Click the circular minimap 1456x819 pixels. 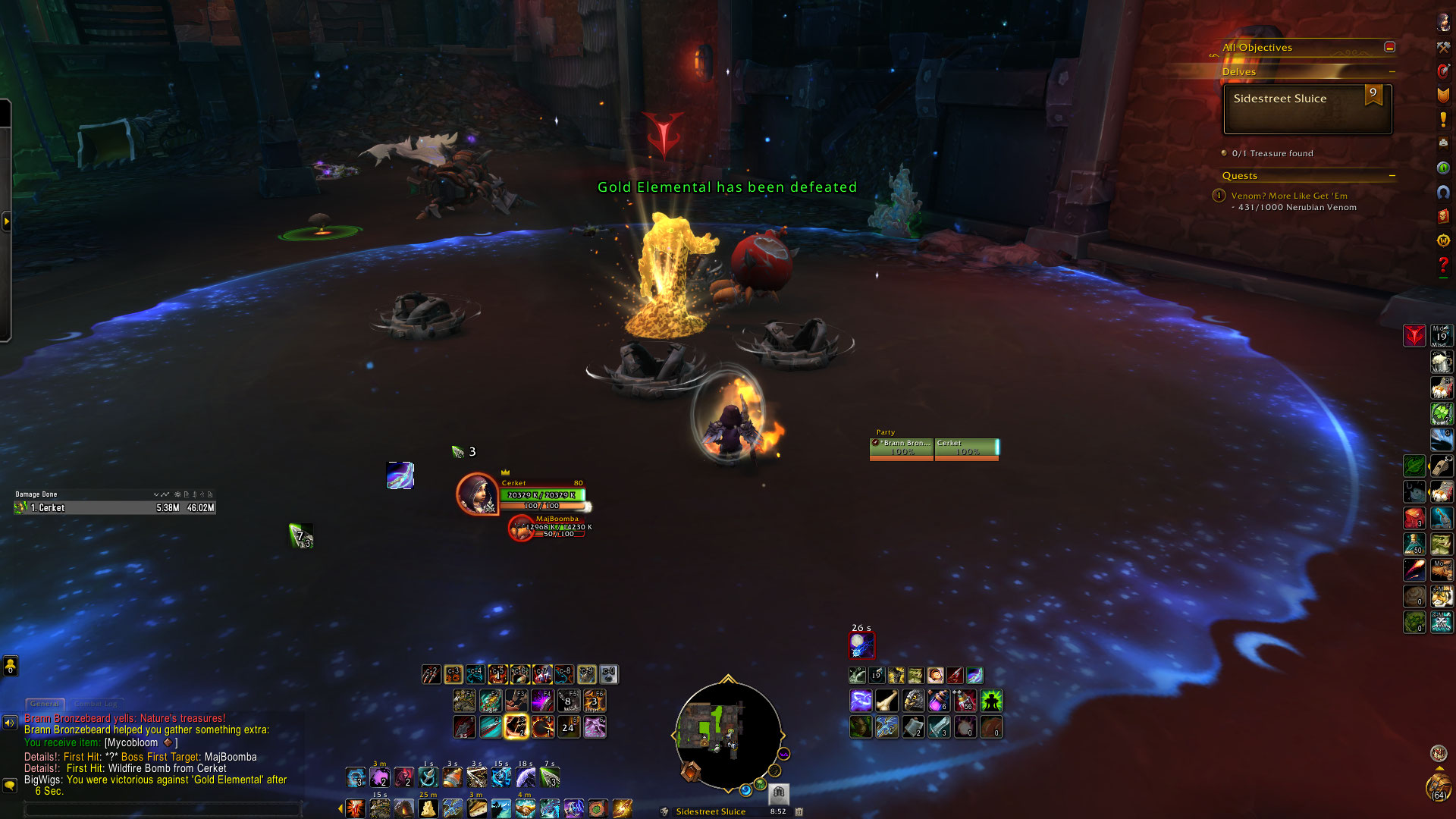point(727,734)
